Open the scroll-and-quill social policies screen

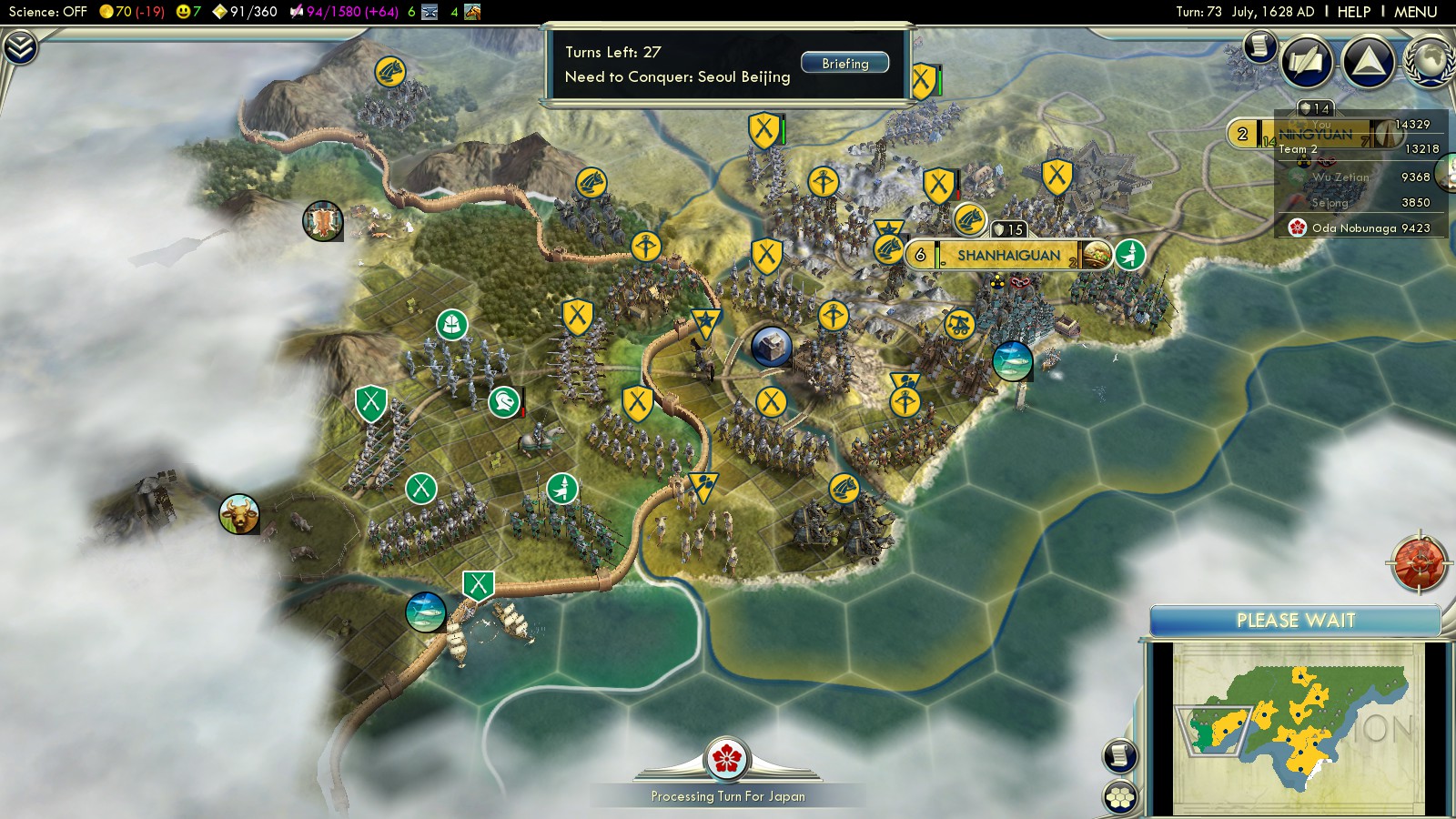coord(1307,62)
